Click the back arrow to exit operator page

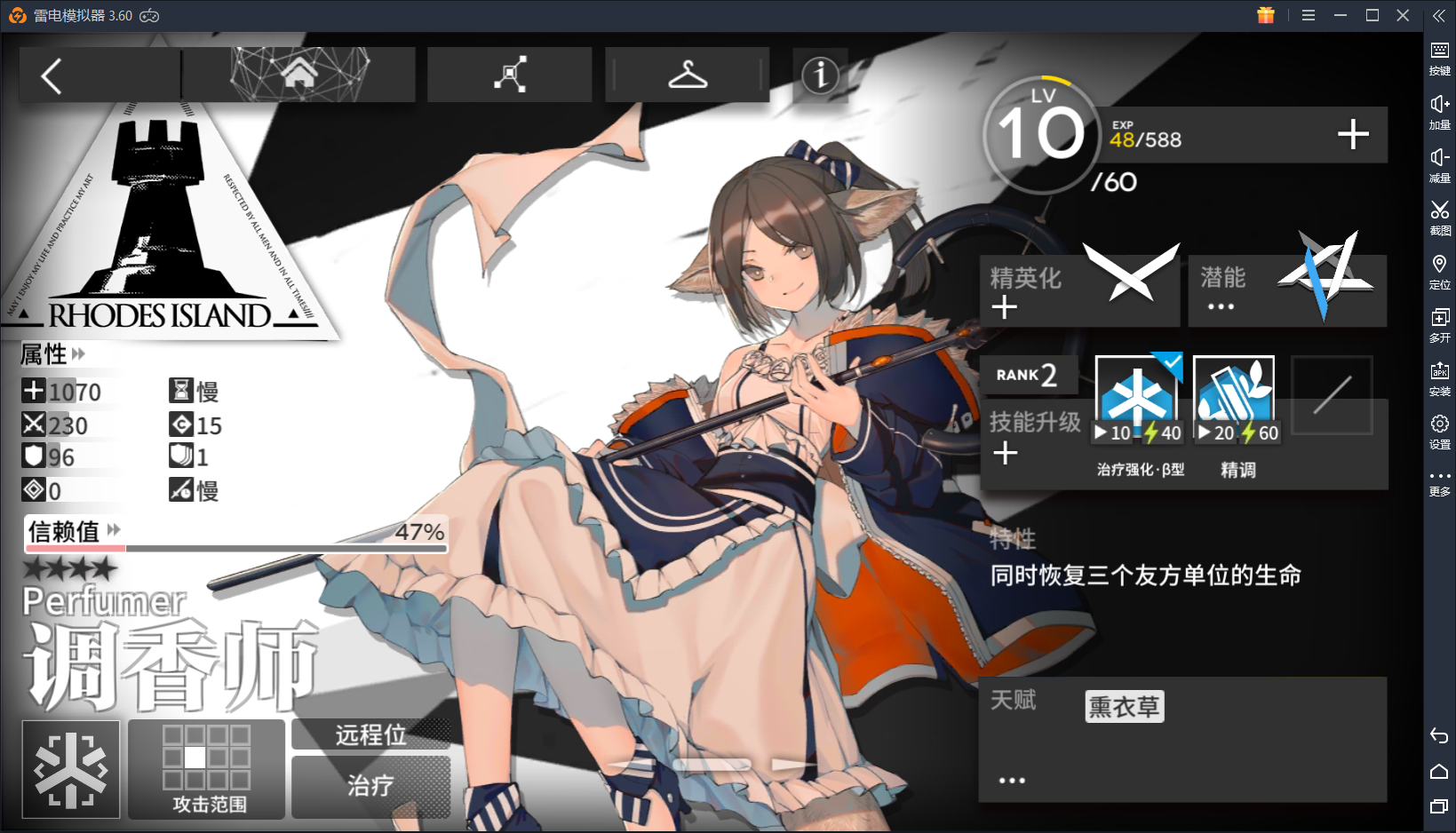(51, 75)
